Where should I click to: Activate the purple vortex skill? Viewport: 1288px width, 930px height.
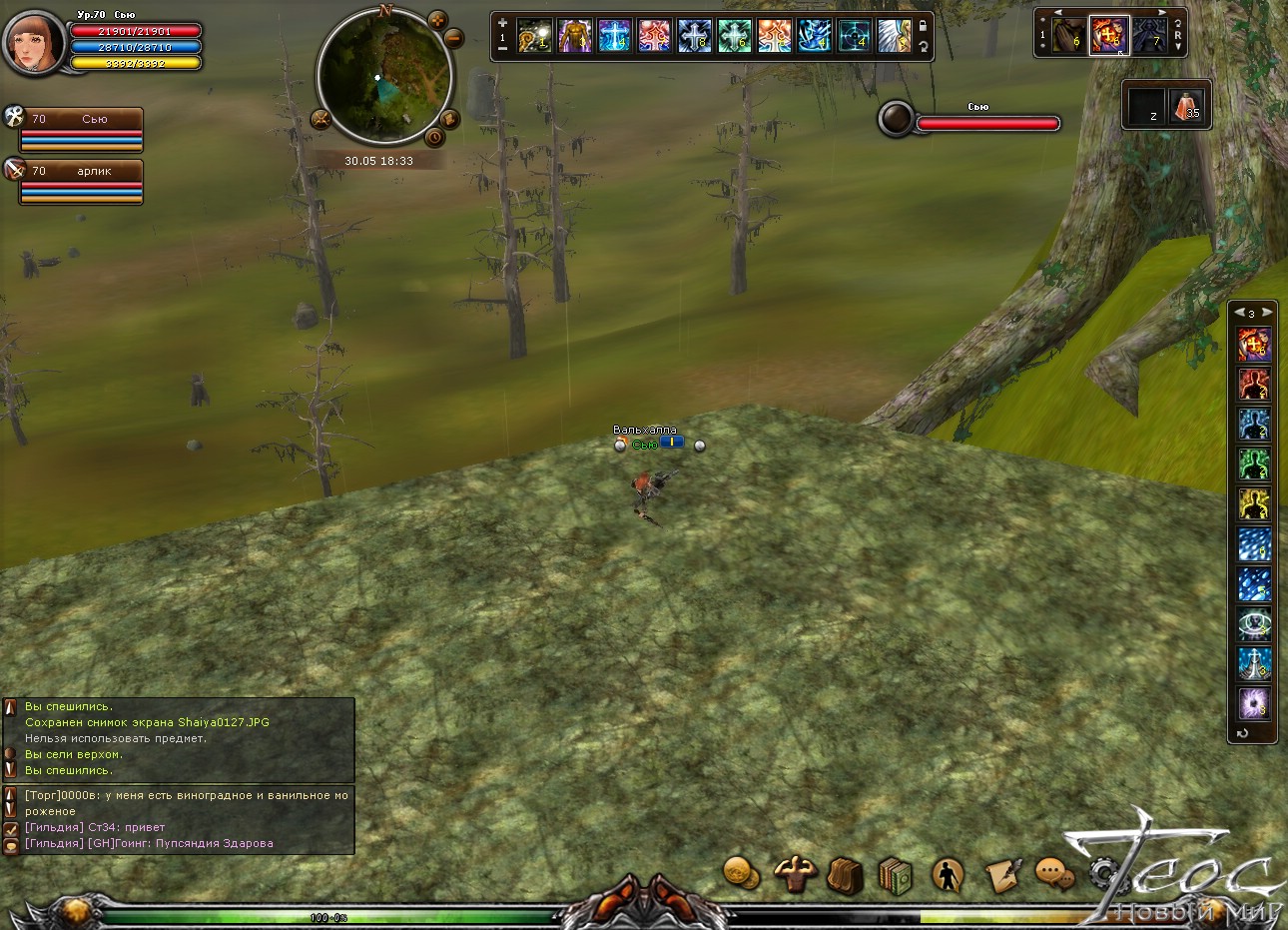tap(1253, 703)
